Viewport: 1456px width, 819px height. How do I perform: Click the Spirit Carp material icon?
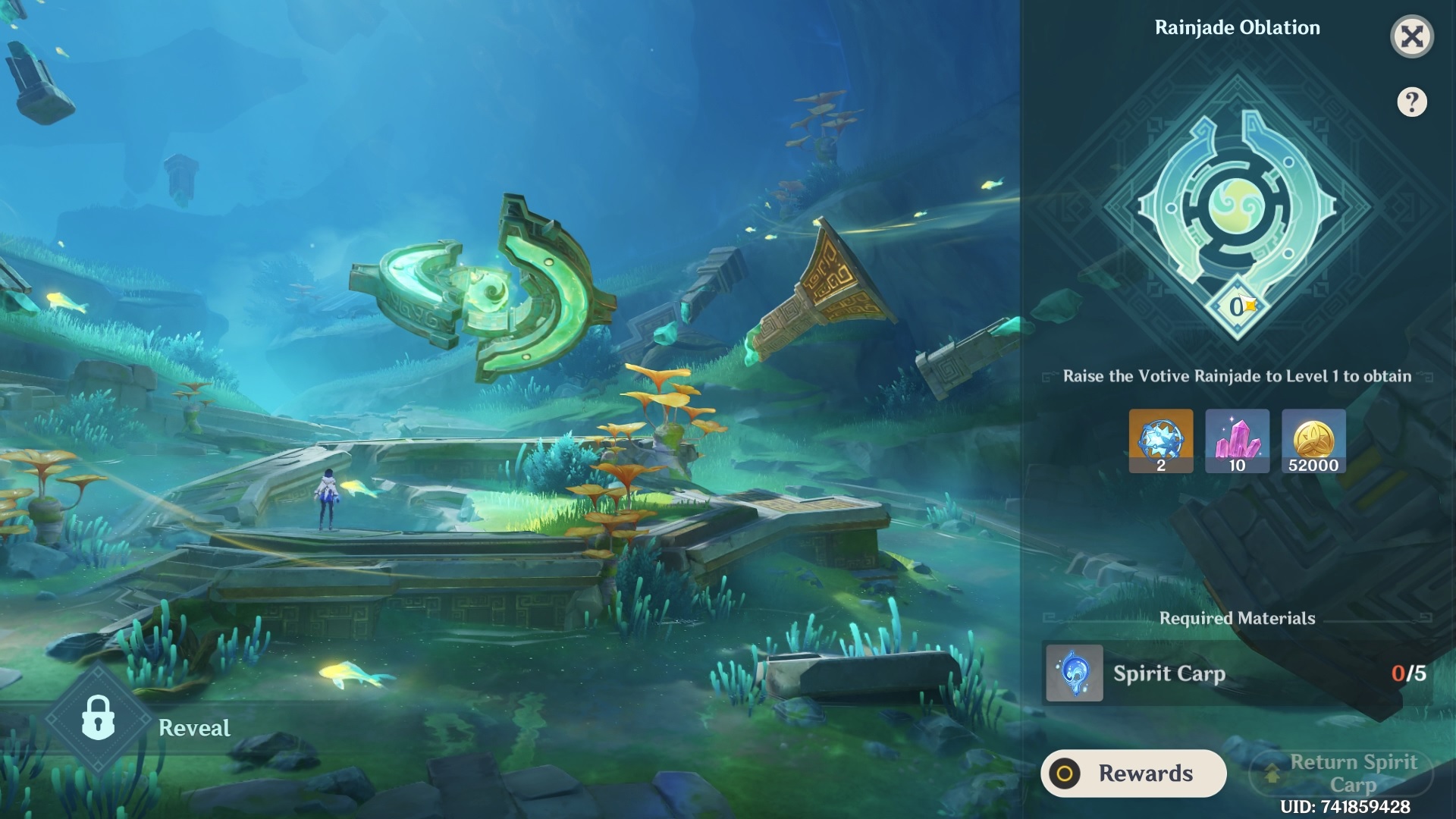(x=1074, y=673)
